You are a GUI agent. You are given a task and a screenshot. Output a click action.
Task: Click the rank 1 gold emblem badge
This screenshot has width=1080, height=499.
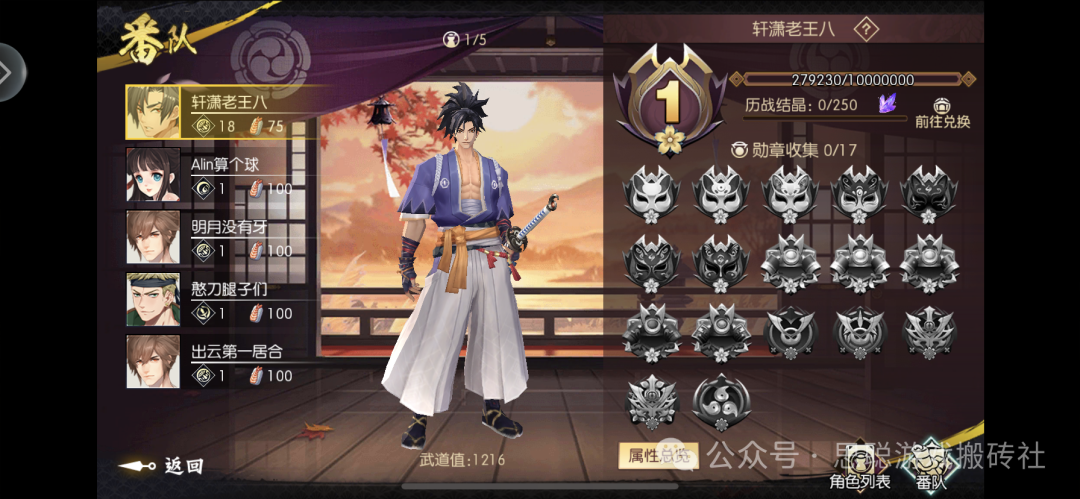(x=667, y=104)
